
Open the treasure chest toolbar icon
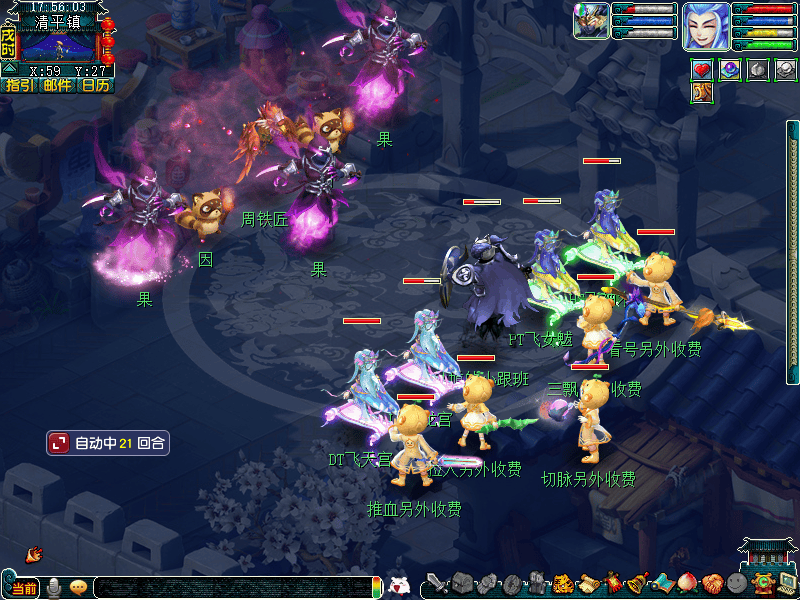tap(461, 583)
